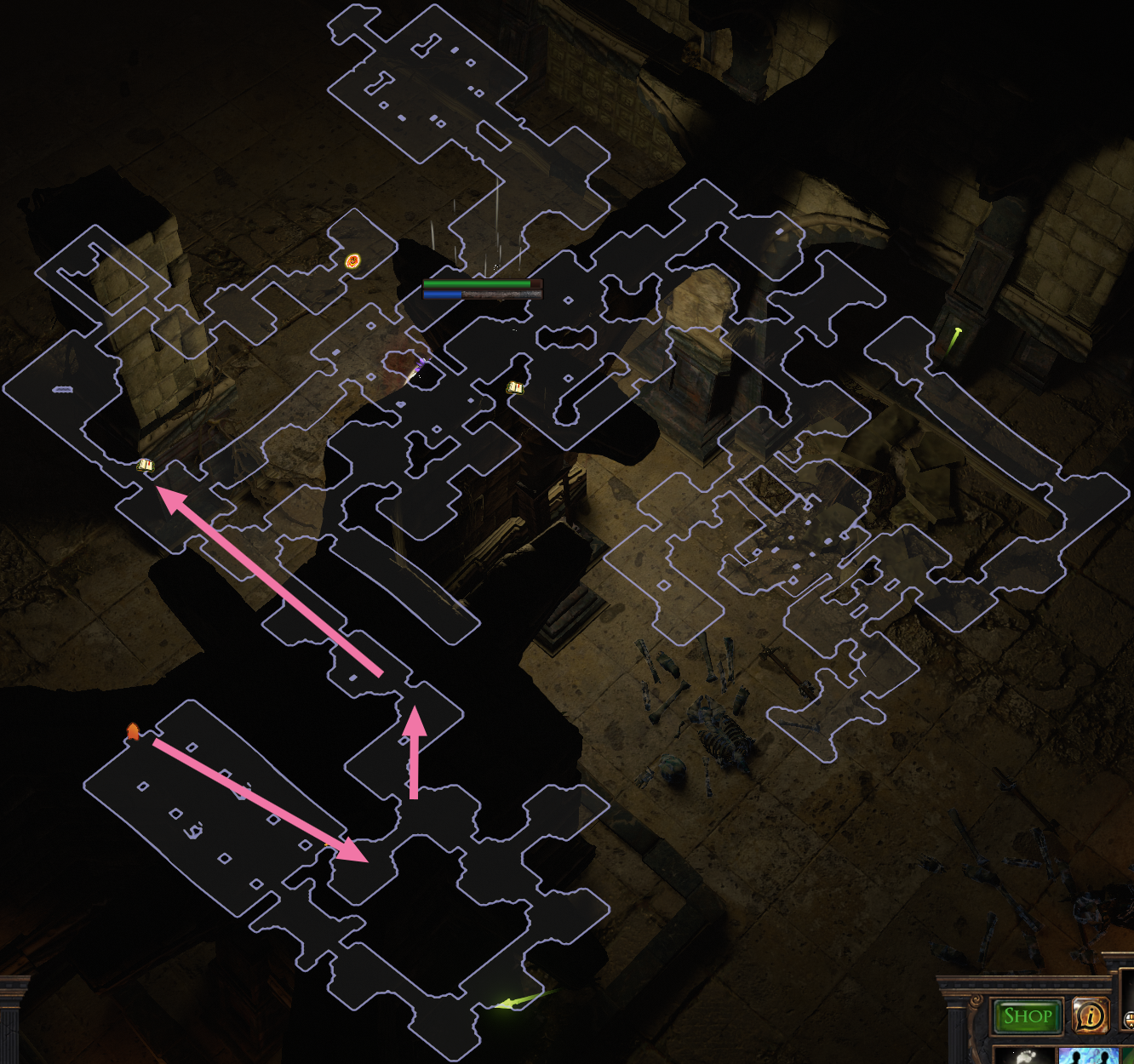Viewport: 1134px width, 1064px height.
Task: Select the footprints move skill icon
Action: click(x=1025, y=1056)
